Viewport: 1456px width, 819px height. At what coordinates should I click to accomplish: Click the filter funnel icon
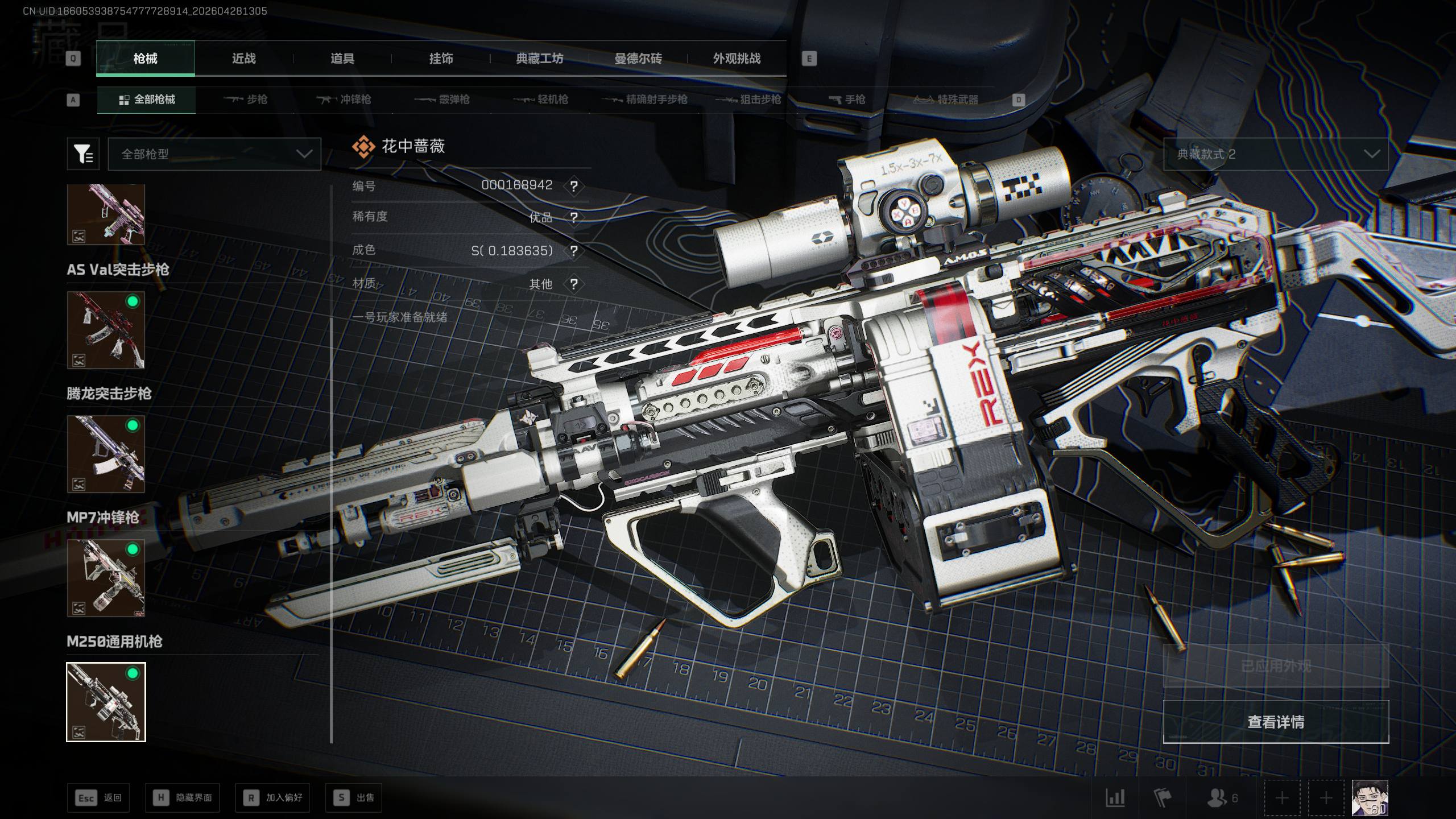[x=83, y=154]
